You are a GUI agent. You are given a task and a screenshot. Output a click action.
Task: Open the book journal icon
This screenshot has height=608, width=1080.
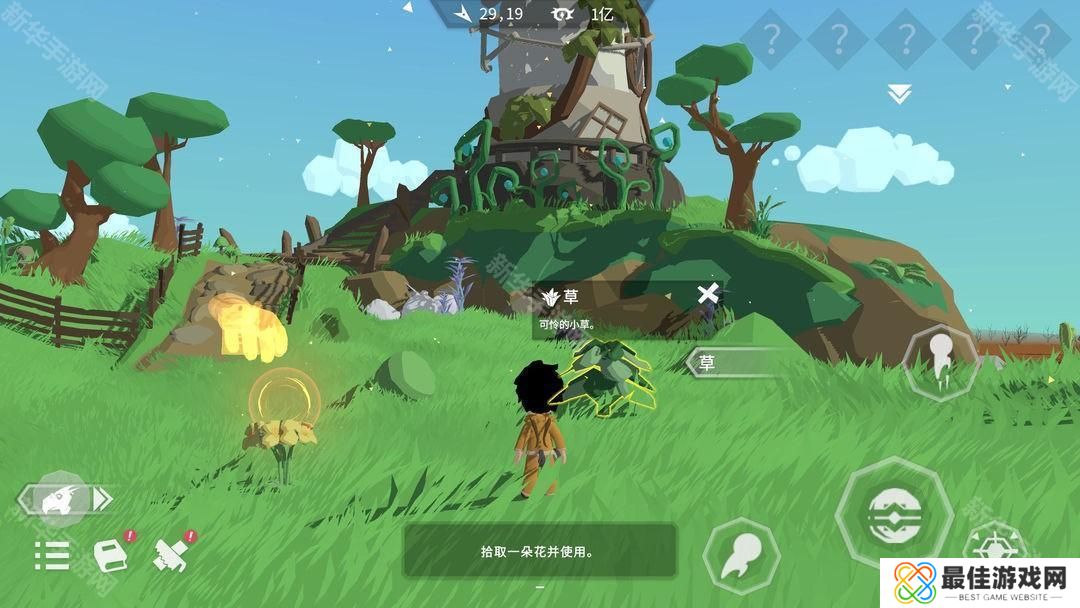[110, 555]
